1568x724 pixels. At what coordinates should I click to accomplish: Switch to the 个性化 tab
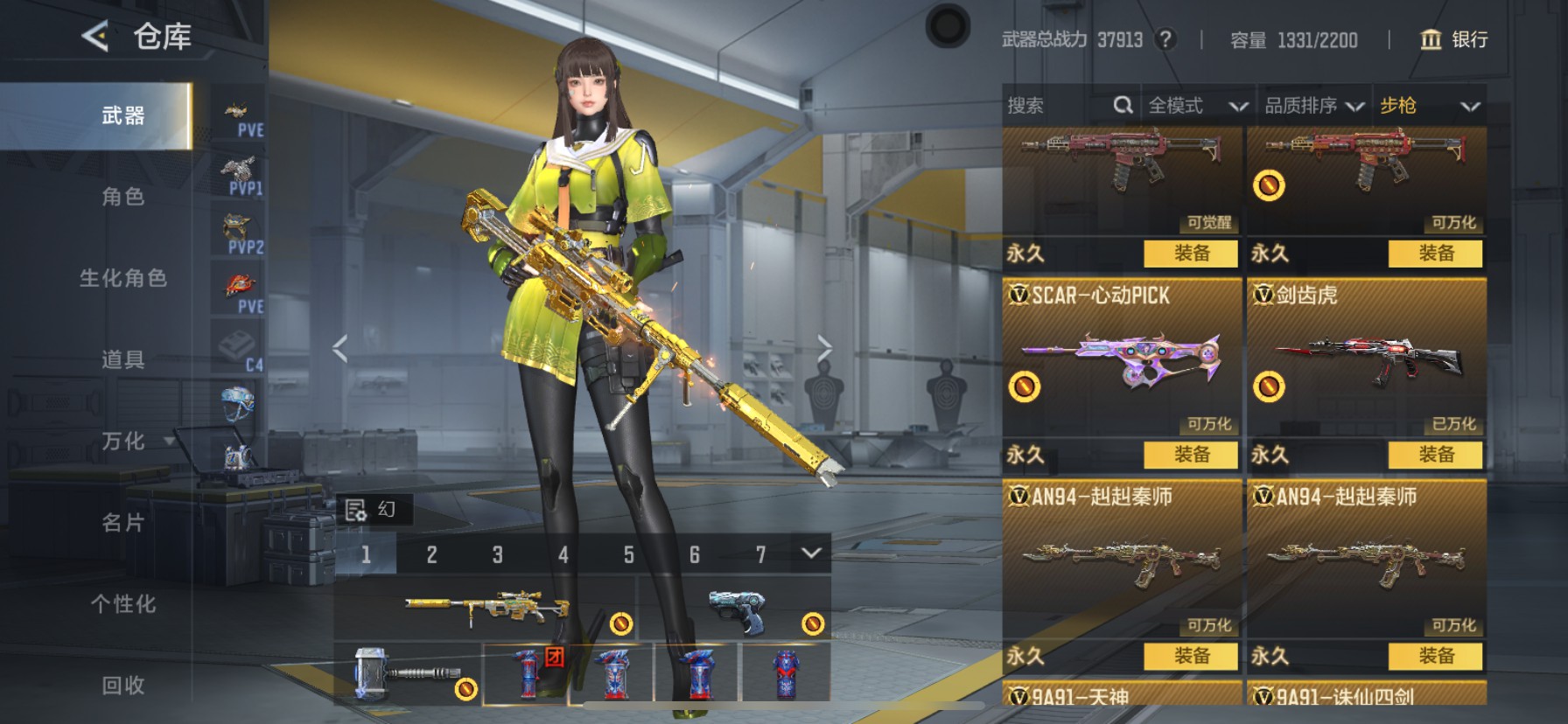[123, 604]
